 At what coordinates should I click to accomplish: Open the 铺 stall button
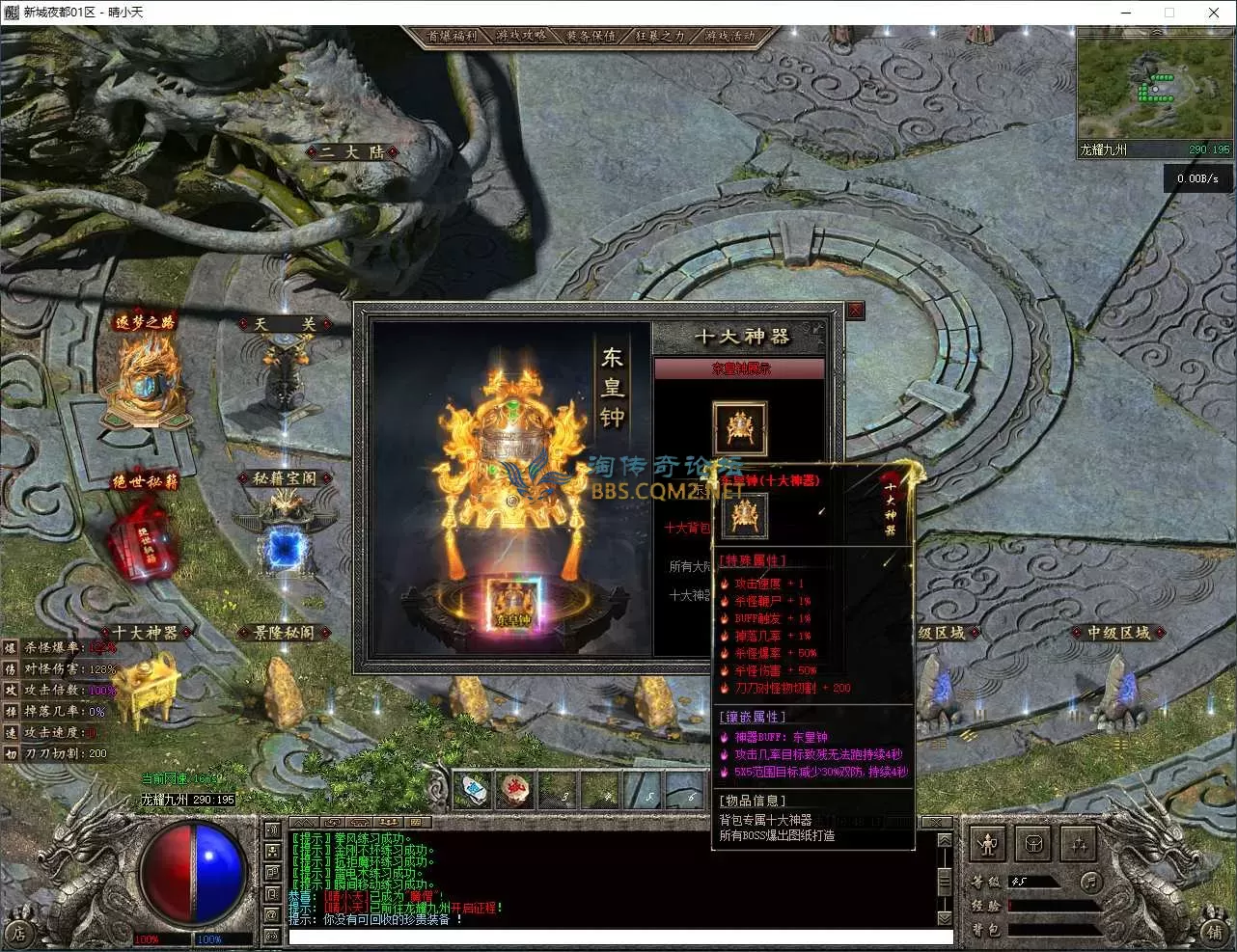(1215, 932)
